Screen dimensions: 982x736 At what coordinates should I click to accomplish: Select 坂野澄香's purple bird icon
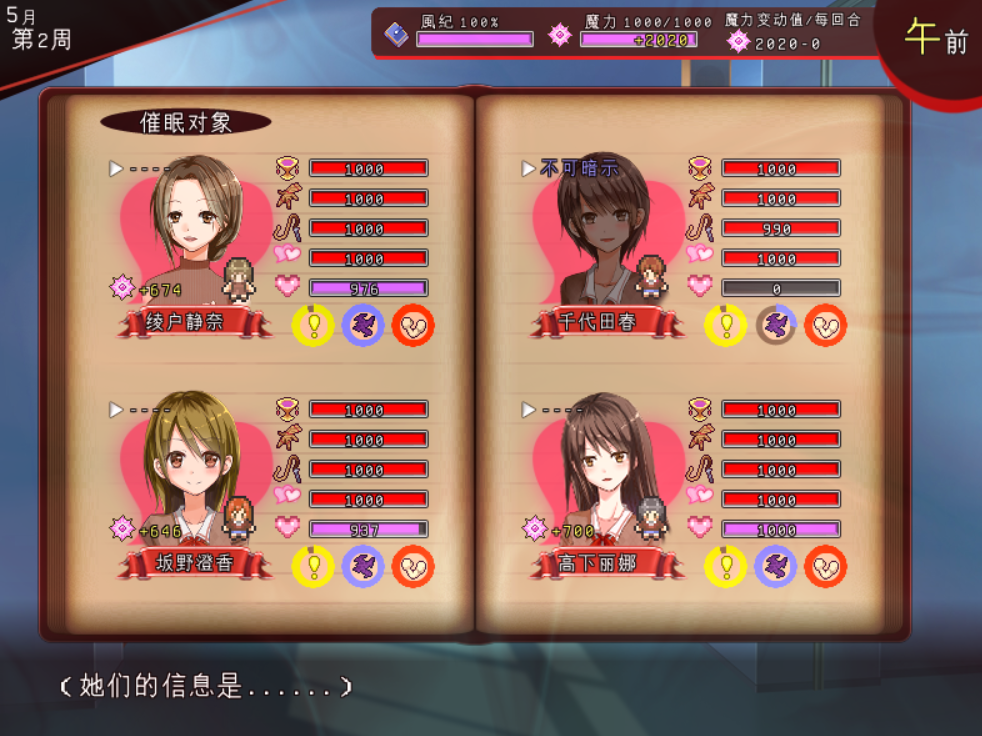363,567
